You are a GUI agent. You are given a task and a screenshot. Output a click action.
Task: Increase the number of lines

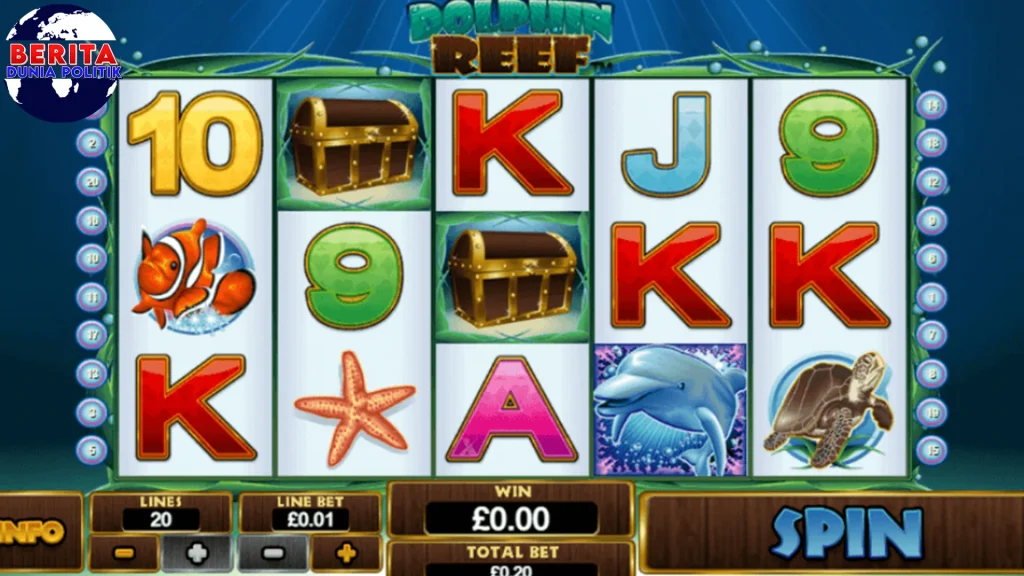196,552
